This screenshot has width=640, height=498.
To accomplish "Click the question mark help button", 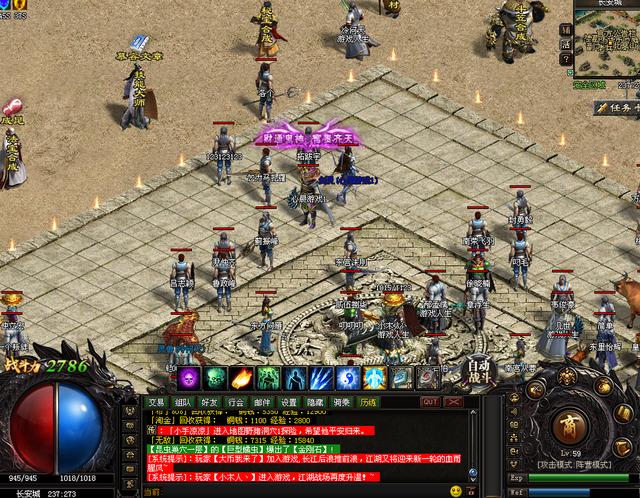I will tap(566, 60).
